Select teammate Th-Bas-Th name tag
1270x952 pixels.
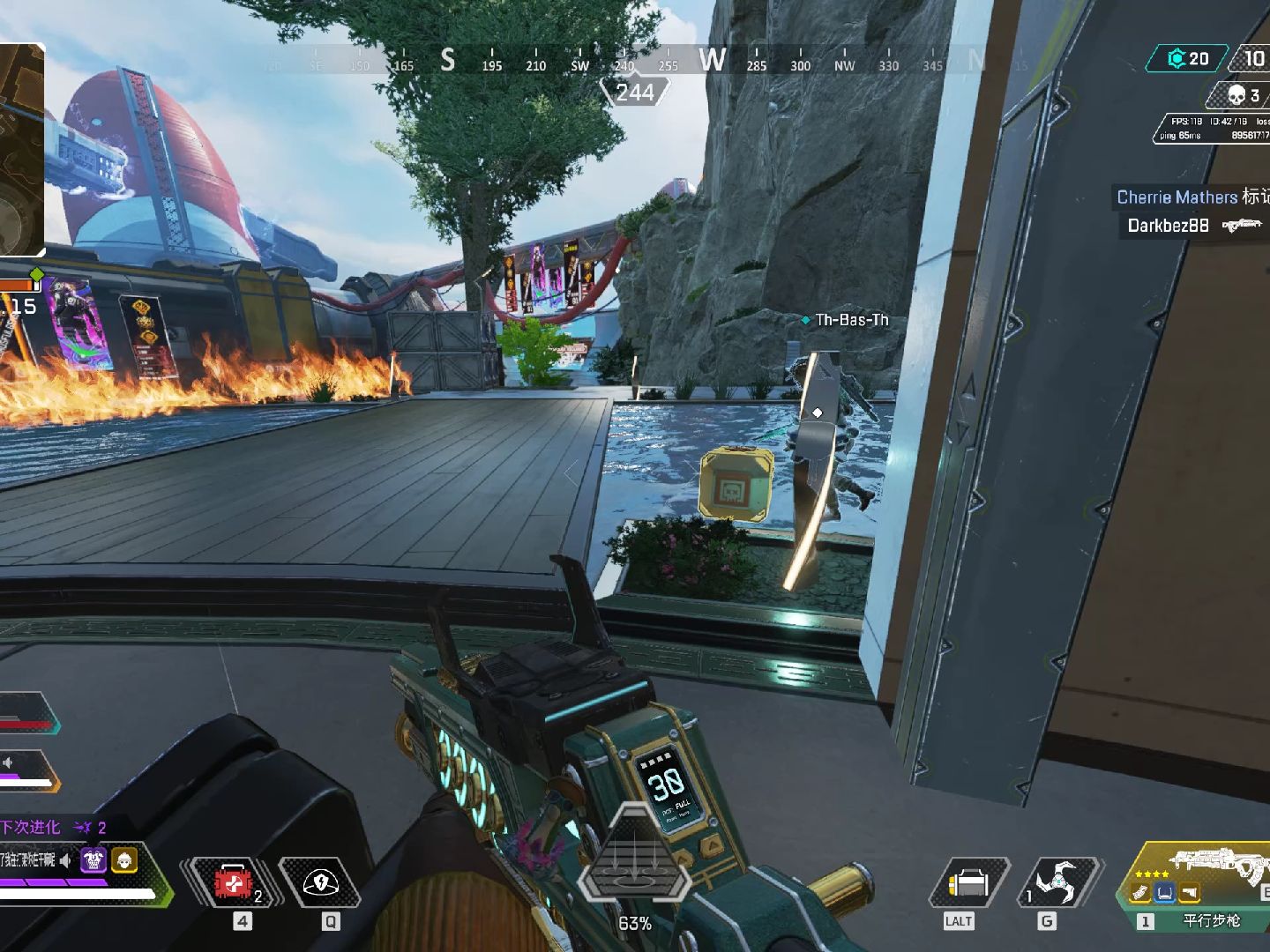pos(850,320)
